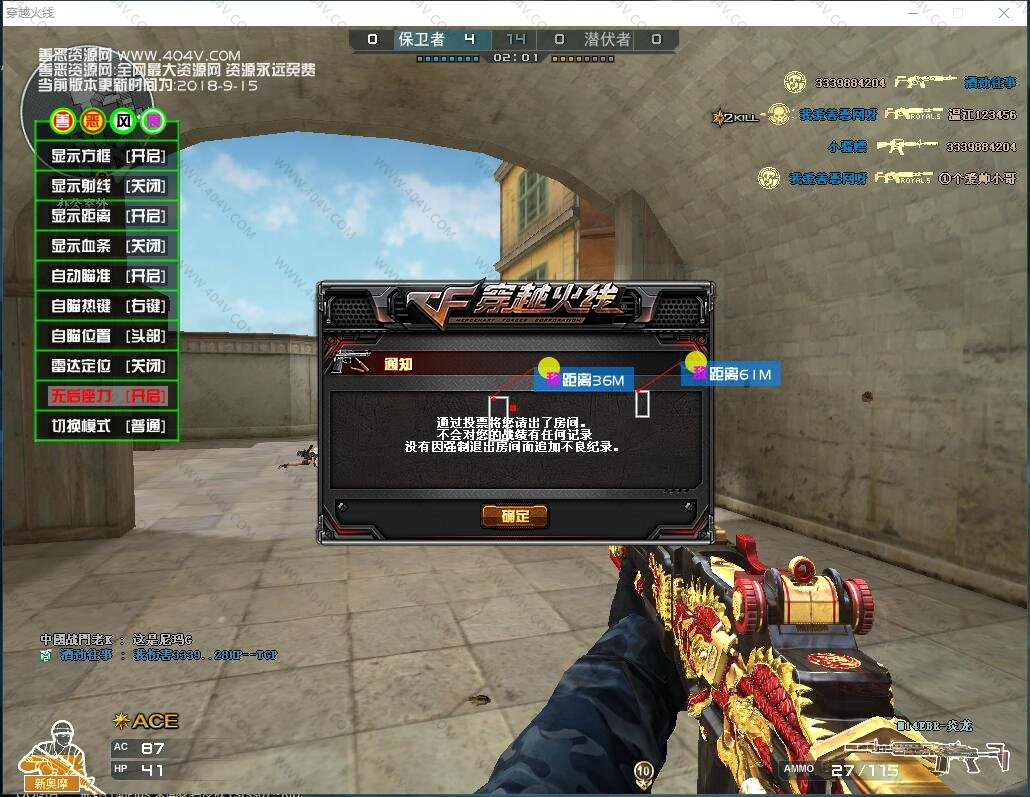Toggle the 显示血条 option

click(107, 246)
